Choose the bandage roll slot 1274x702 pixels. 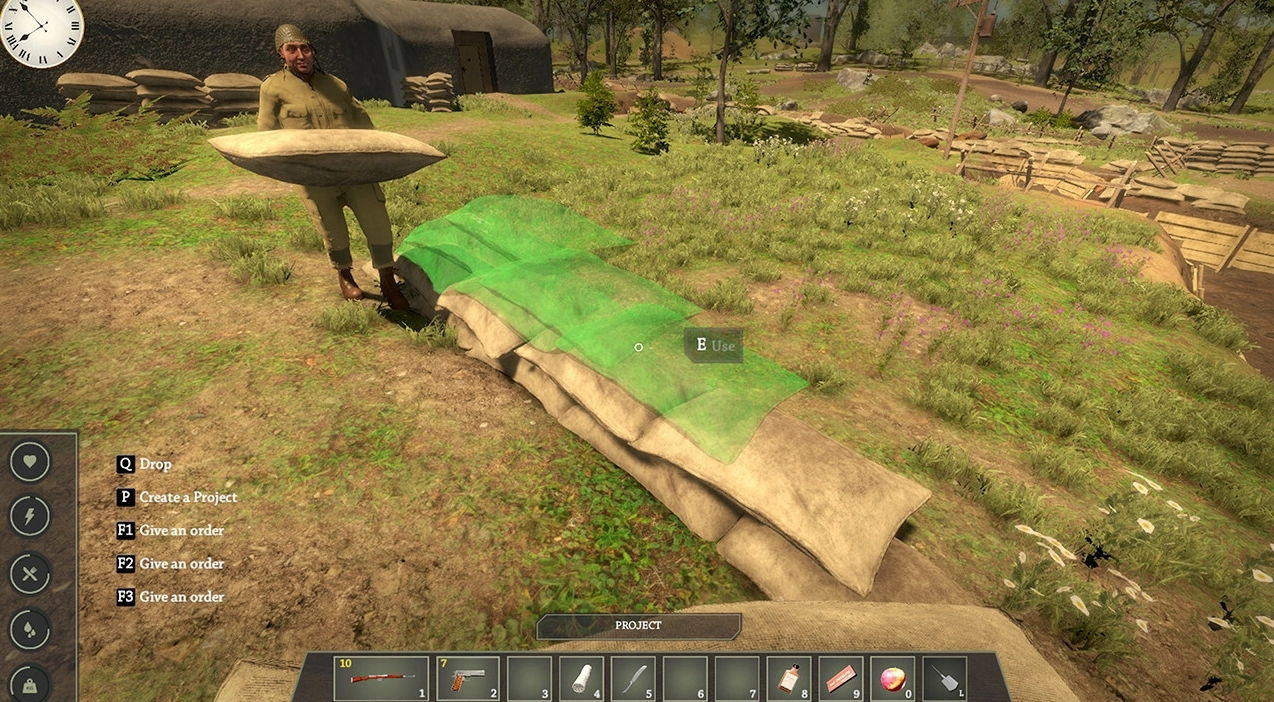581,678
